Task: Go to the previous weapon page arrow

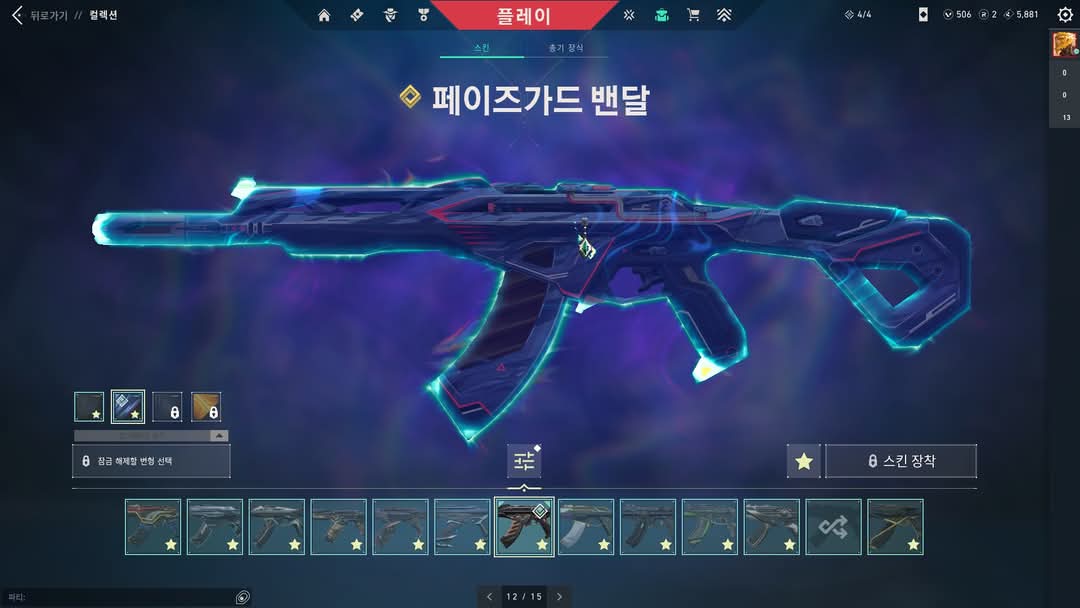Action: tap(489, 597)
